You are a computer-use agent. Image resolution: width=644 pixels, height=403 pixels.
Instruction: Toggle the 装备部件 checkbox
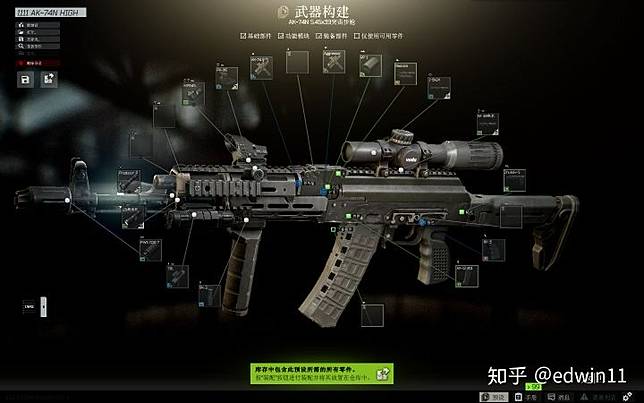tap(319, 36)
